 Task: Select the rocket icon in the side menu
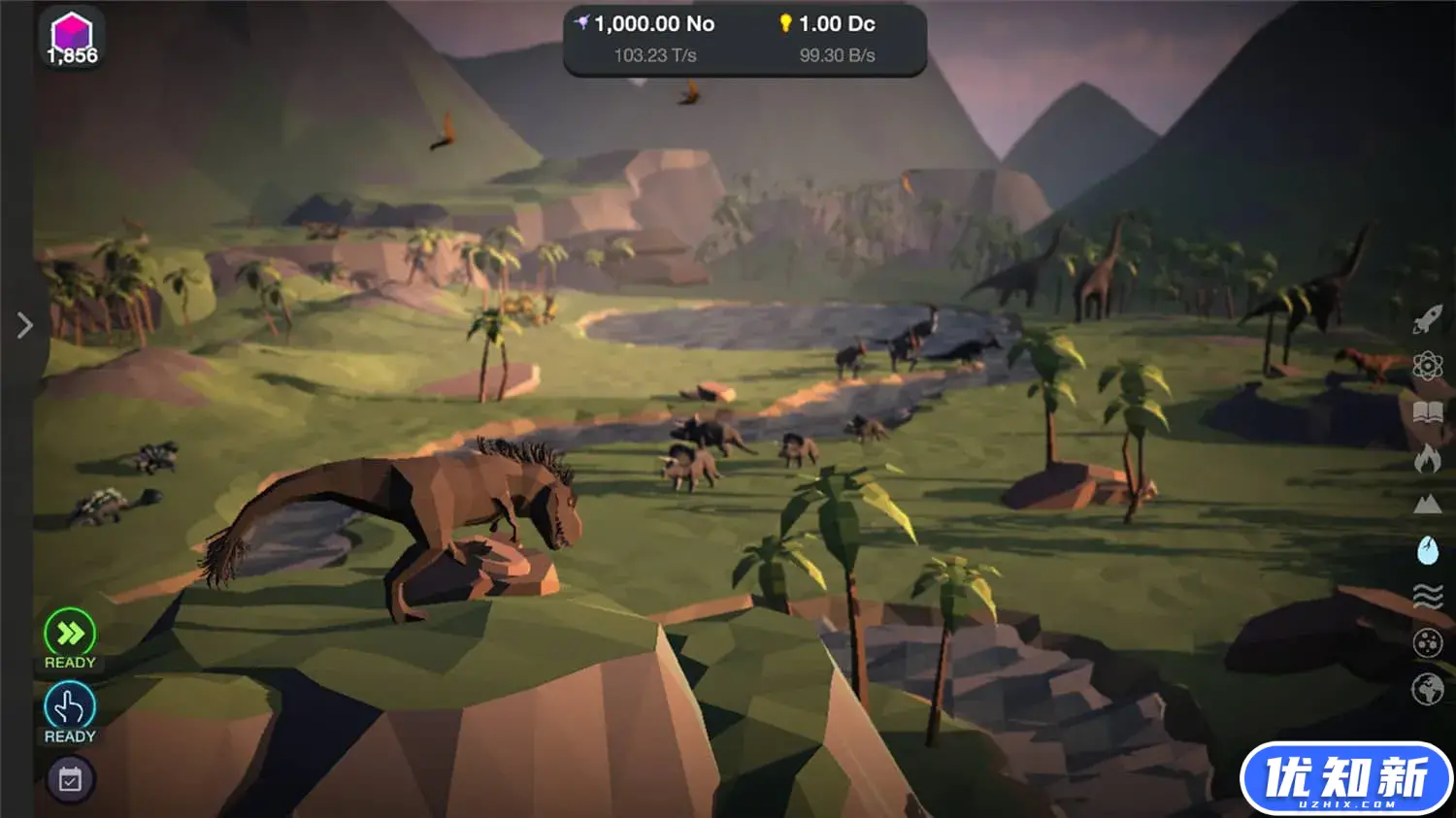point(1427,319)
